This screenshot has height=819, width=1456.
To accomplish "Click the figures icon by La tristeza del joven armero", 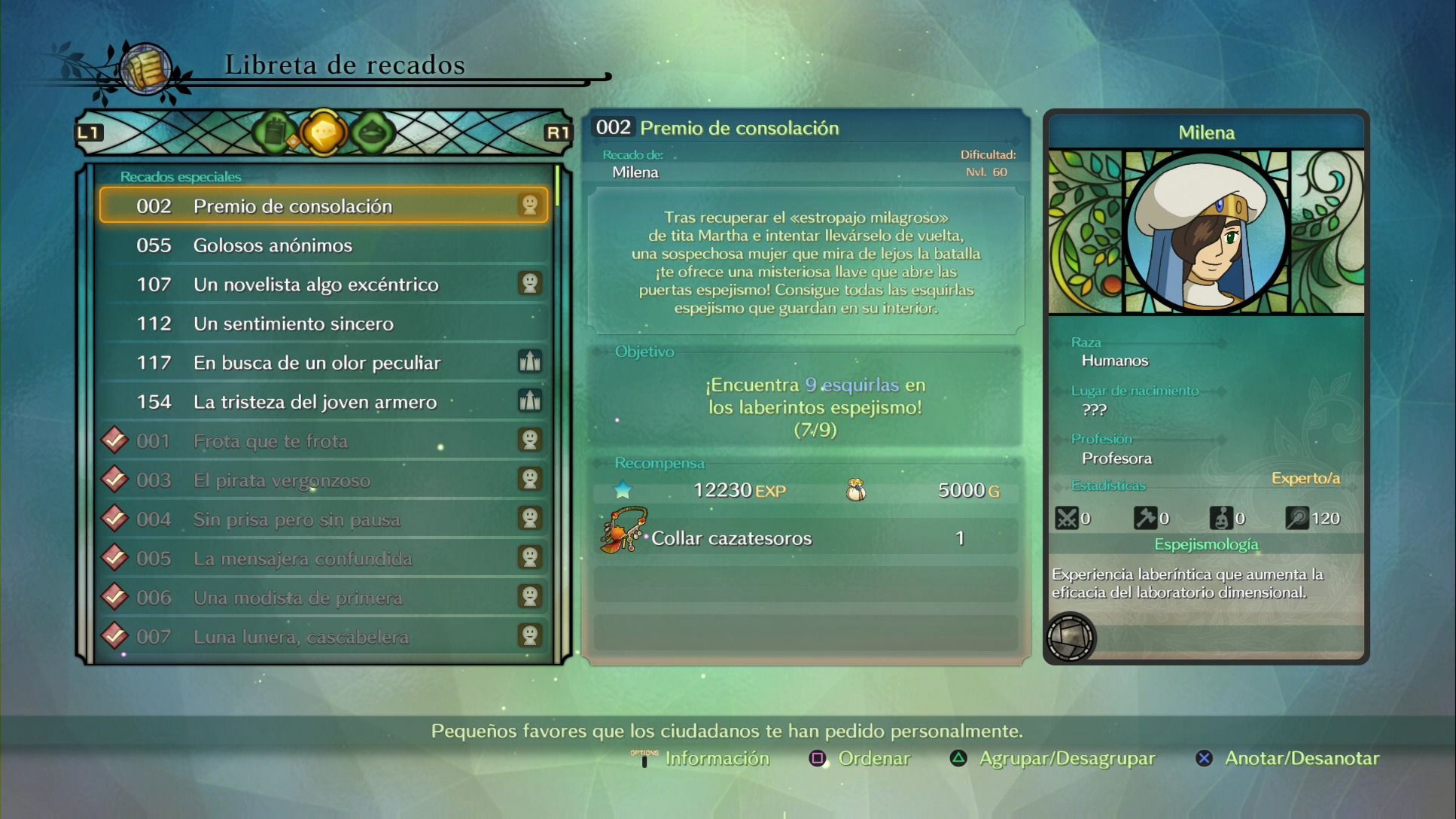I will (531, 401).
